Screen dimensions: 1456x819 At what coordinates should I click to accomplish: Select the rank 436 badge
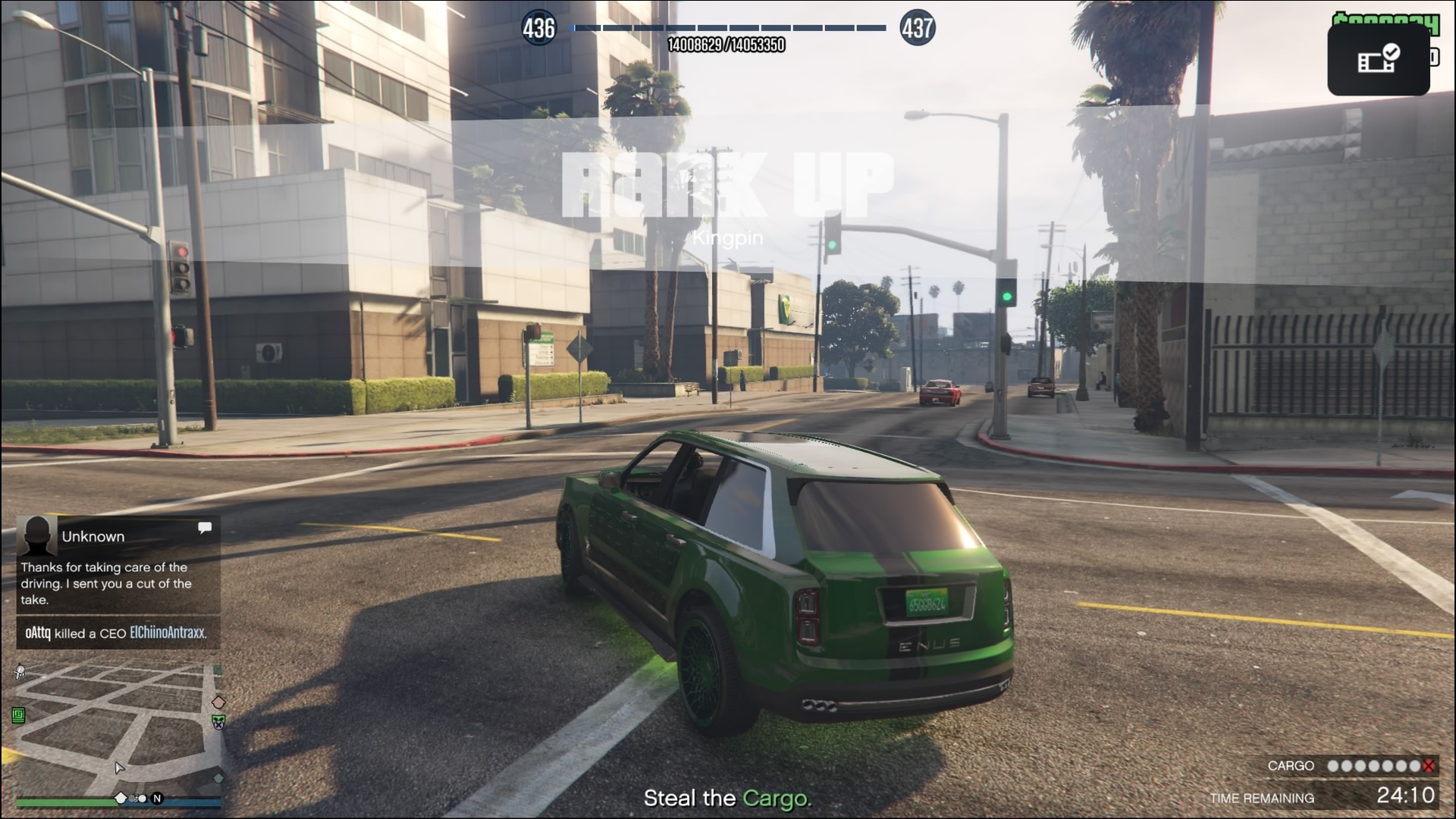pyautogui.click(x=538, y=29)
